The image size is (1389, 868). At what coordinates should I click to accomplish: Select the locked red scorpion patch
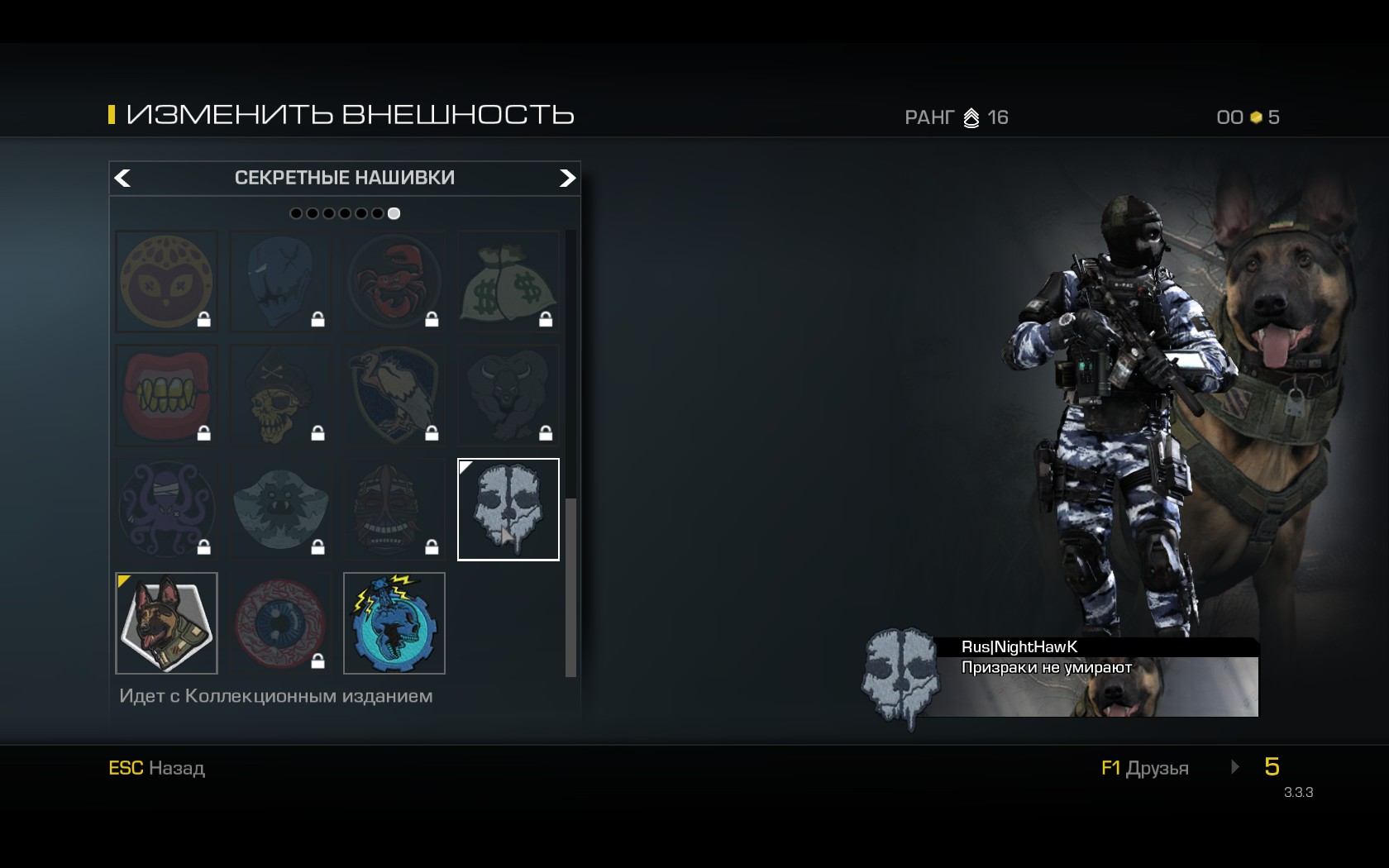point(394,281)
